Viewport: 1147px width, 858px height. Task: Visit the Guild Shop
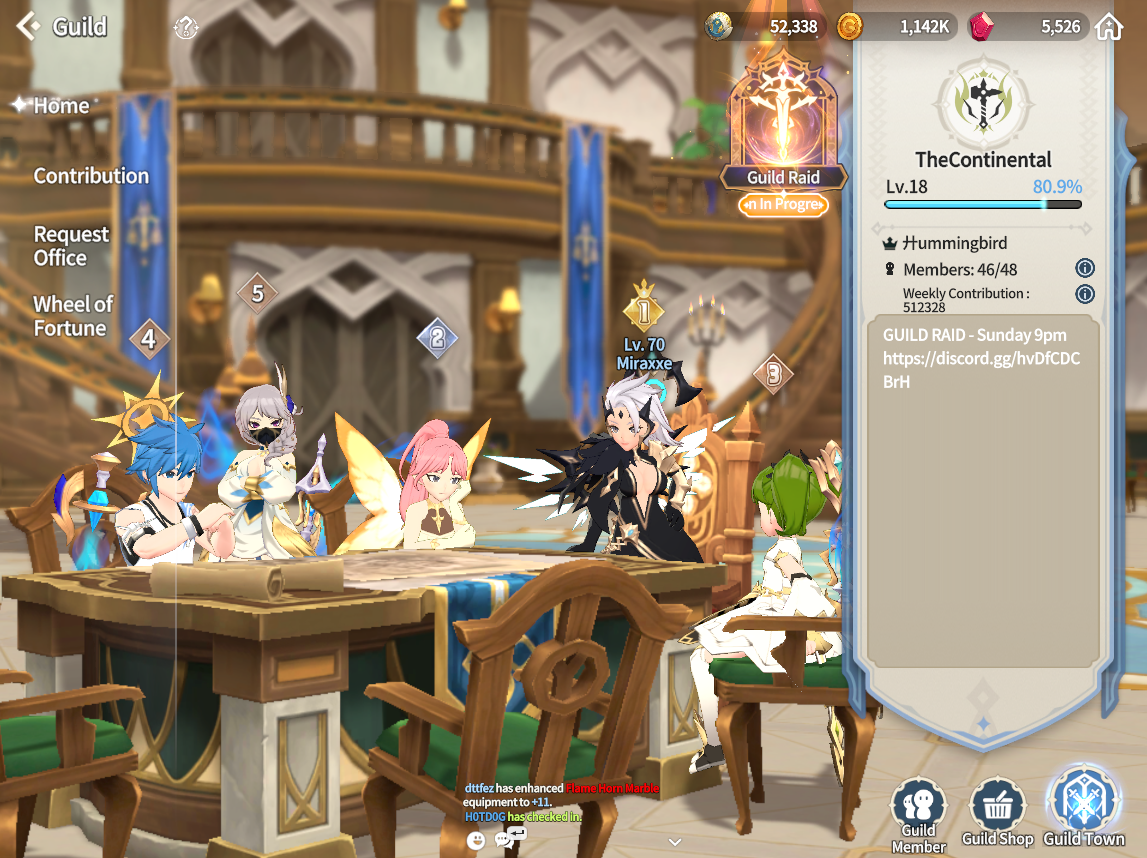(x=997, y=812)
